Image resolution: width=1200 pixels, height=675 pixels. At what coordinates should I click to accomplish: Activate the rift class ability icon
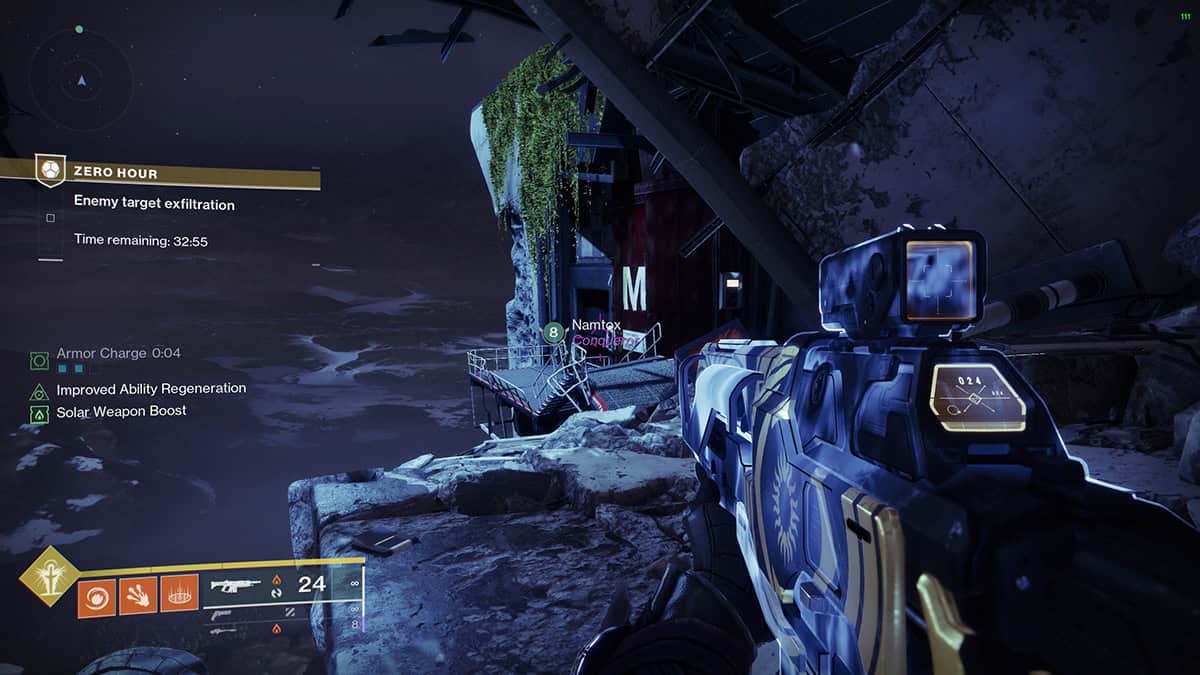(179, 594)
